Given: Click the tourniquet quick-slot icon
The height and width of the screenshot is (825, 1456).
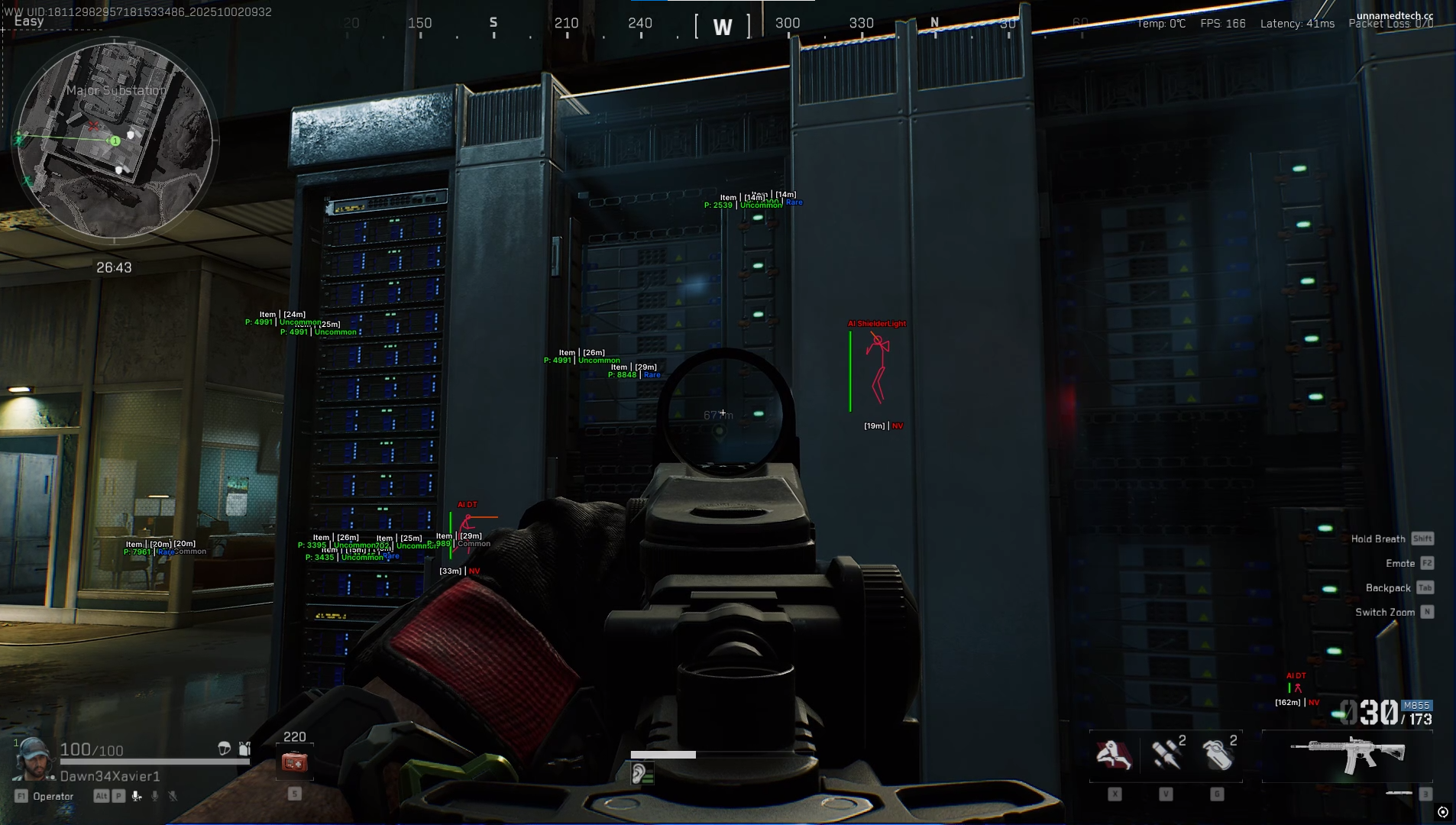Looking at the screenshot, I should click(1113, 753).
